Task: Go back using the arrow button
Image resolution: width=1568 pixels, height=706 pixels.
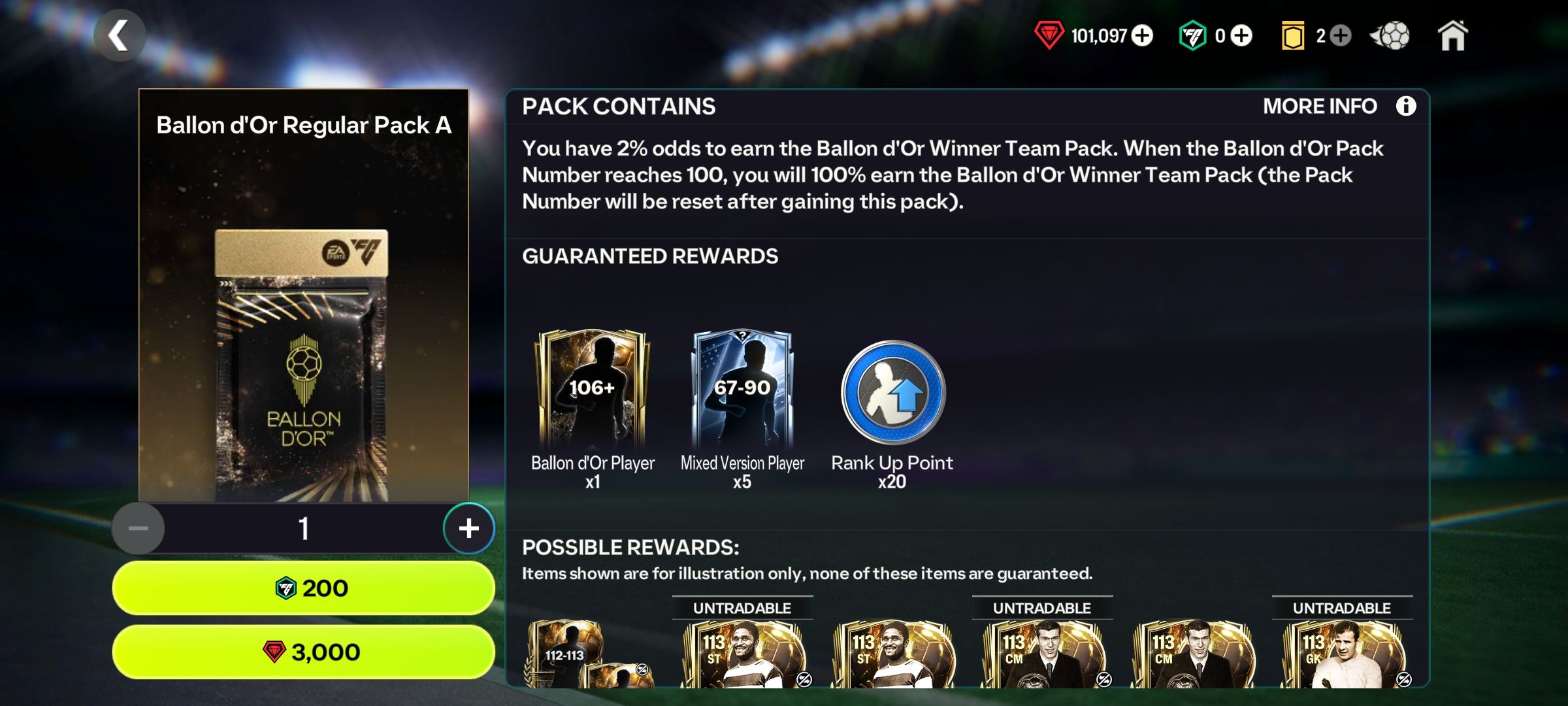Action: click(120, 35)
